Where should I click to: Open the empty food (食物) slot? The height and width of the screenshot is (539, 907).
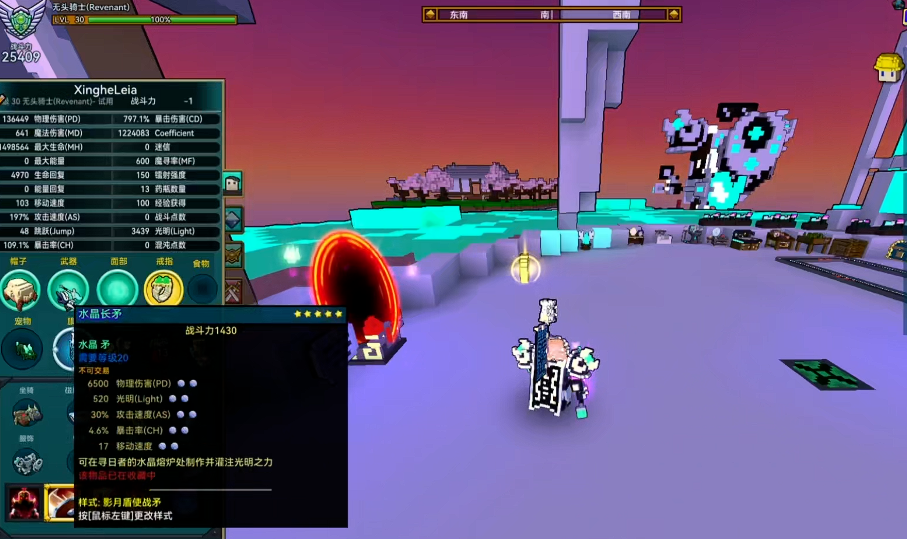[202, 290]
